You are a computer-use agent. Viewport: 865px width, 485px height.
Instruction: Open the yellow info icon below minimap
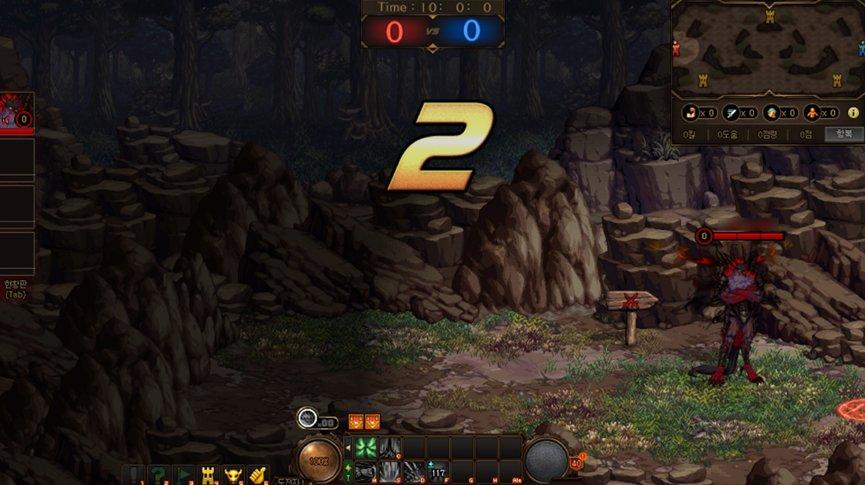[x=853, y=113]
